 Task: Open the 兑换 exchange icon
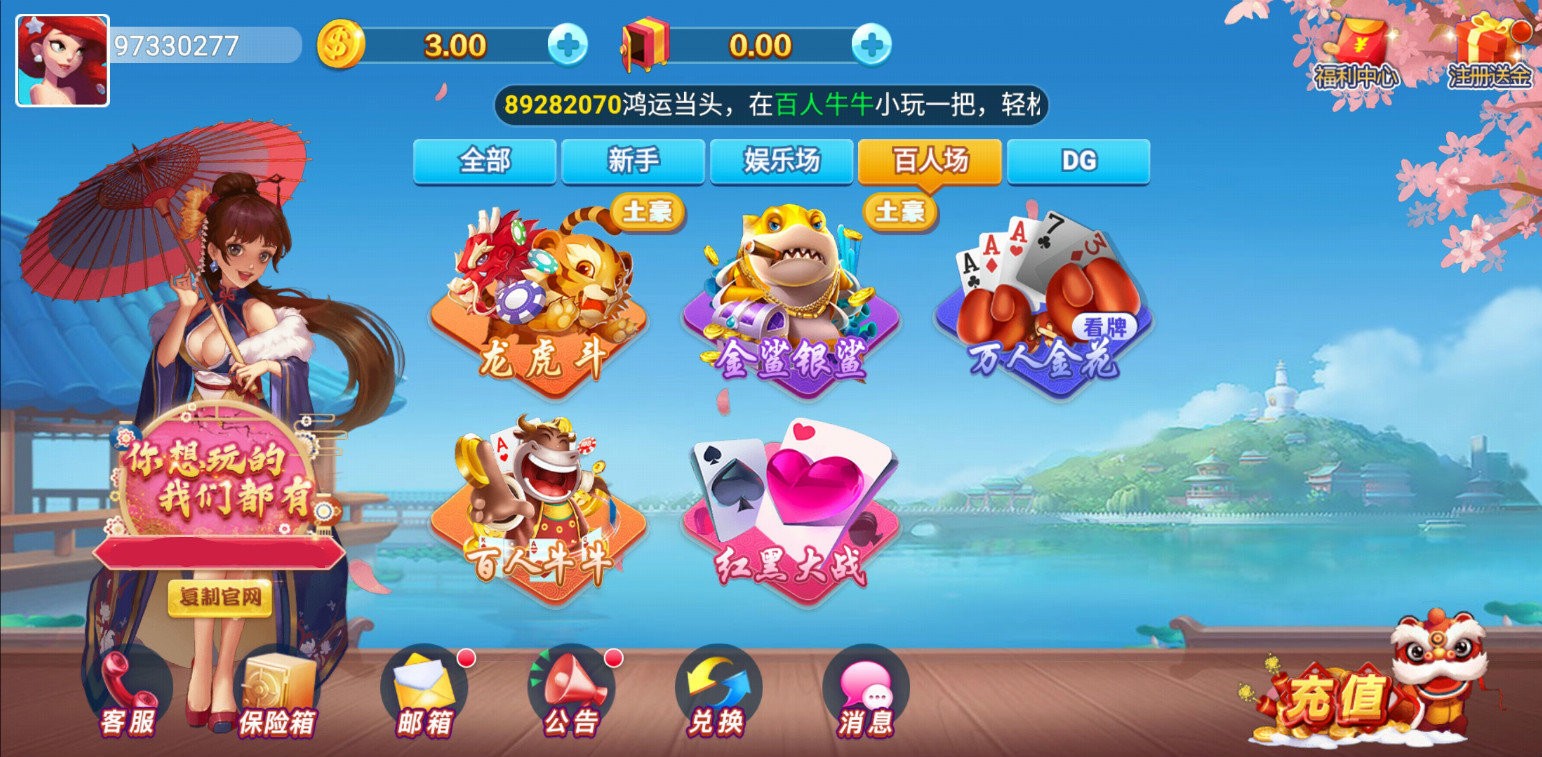click(718, 690)
